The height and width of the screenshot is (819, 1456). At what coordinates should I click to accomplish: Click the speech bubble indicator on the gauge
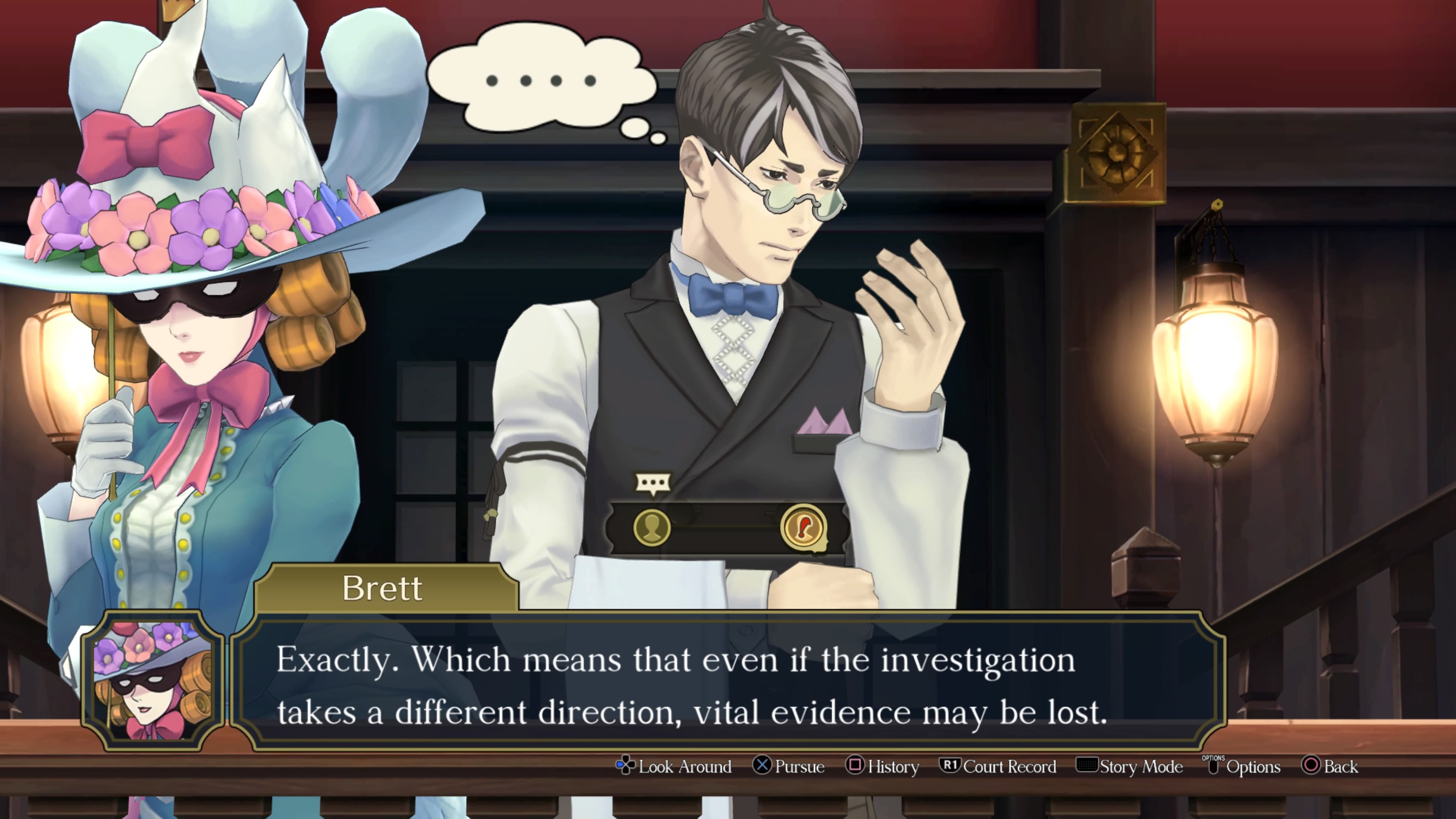tap(653, 483)
